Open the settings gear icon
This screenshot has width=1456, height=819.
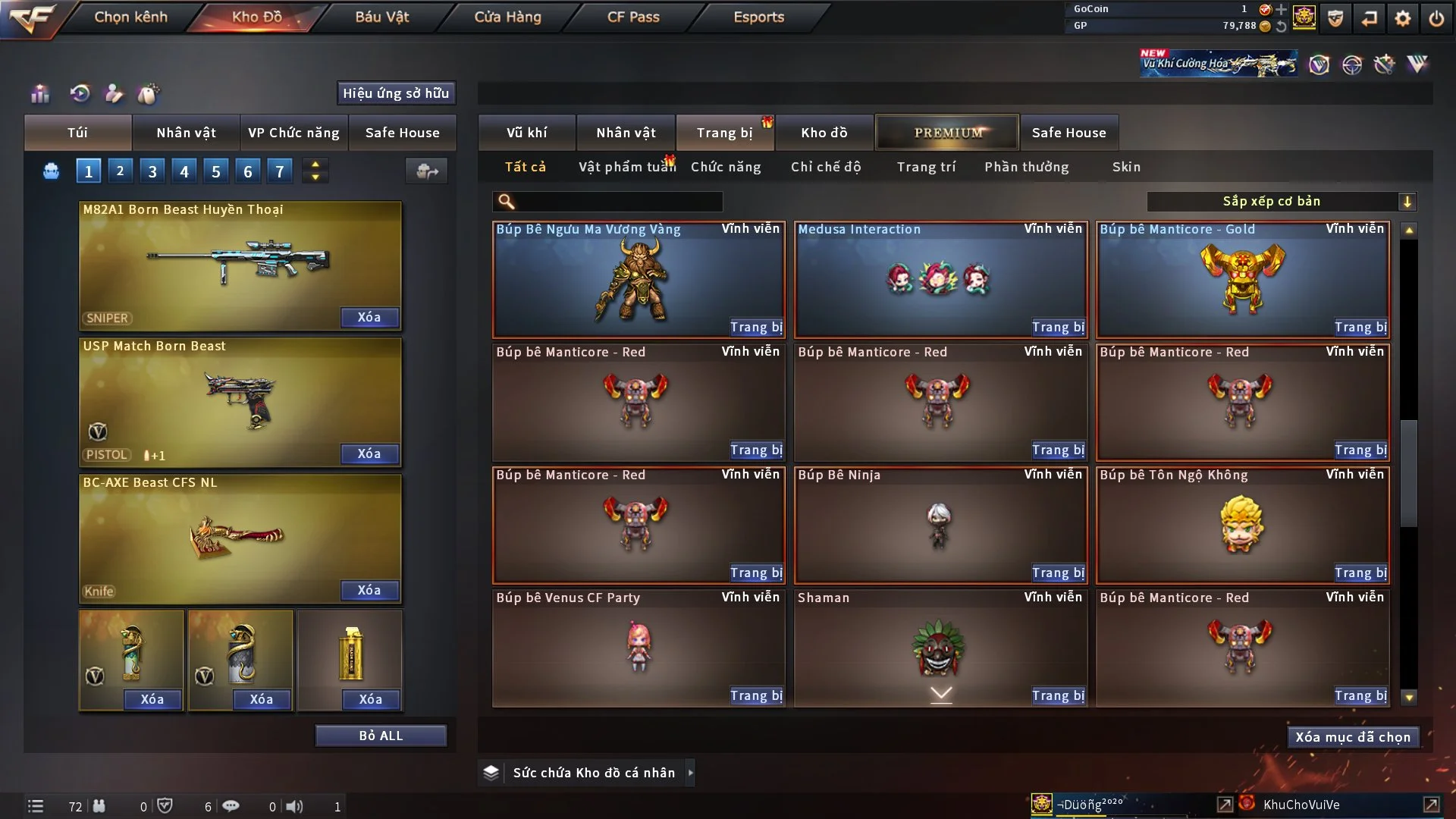pyautogui.click(x=1402, y=18)
